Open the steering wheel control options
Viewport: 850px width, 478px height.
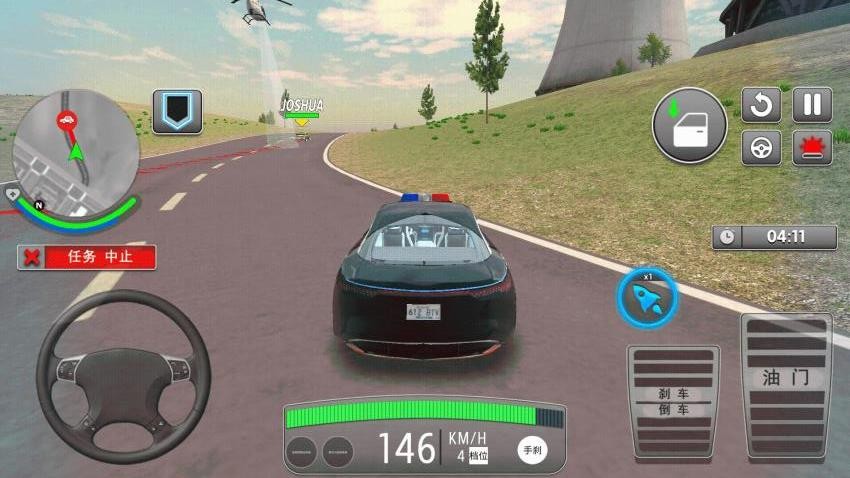coord(761,147)
